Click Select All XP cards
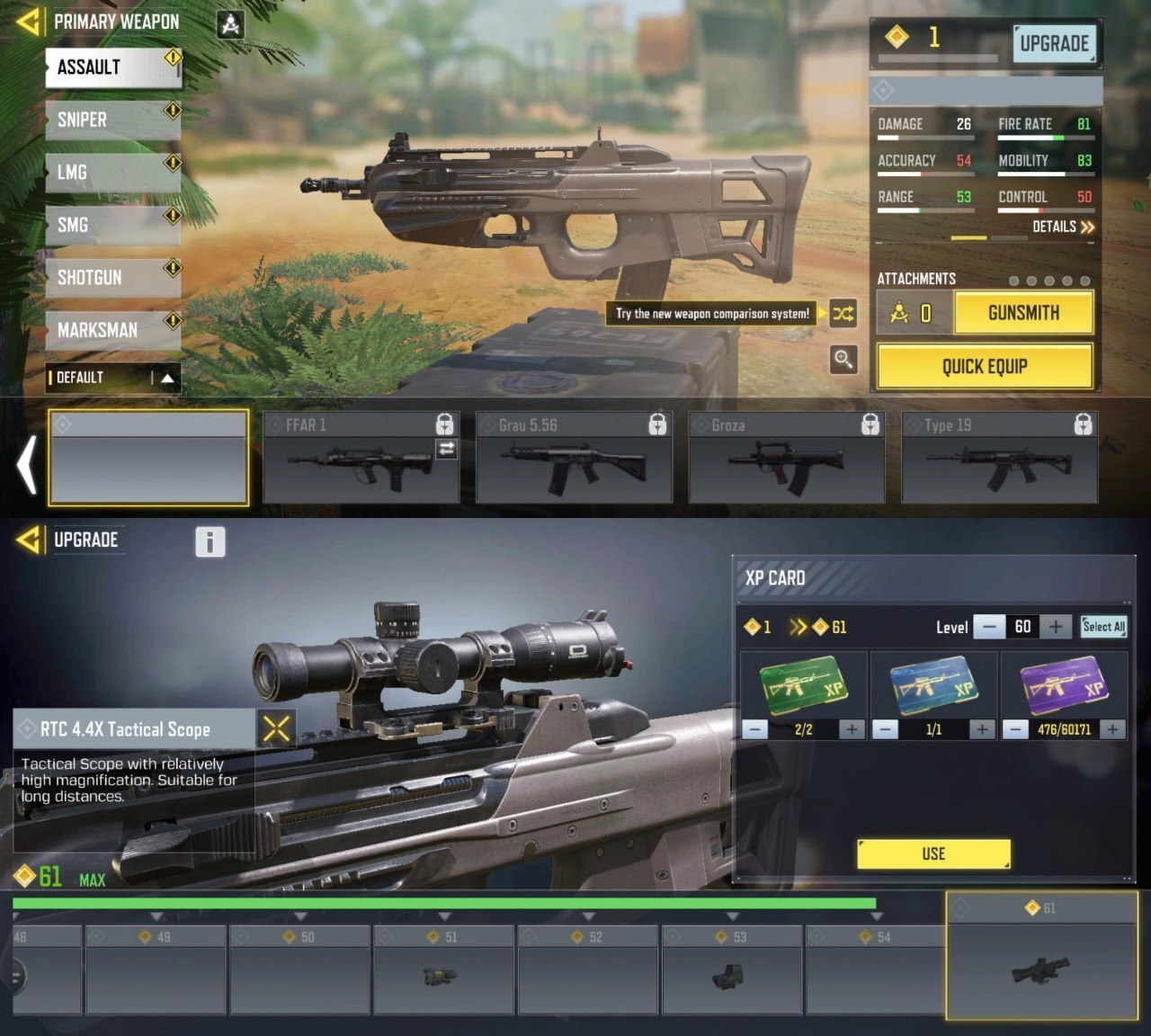 pos(1103,627)
